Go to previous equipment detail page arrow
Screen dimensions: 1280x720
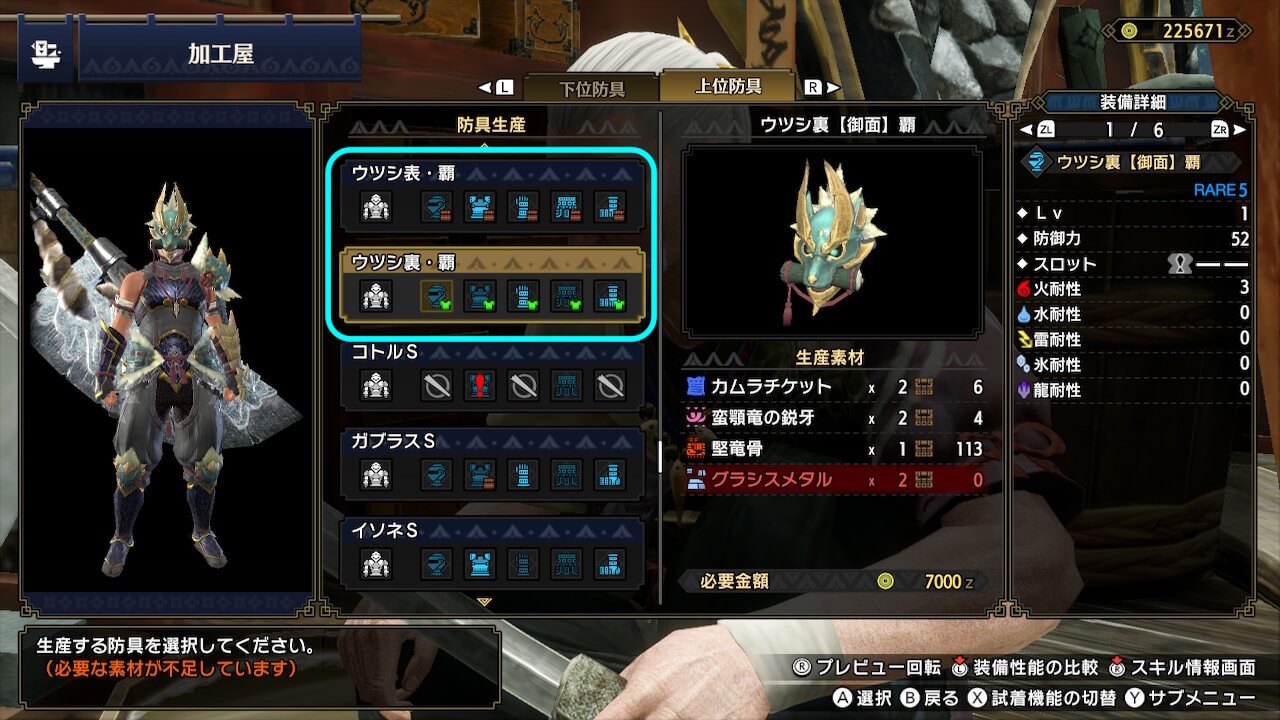pos(1025,130)
